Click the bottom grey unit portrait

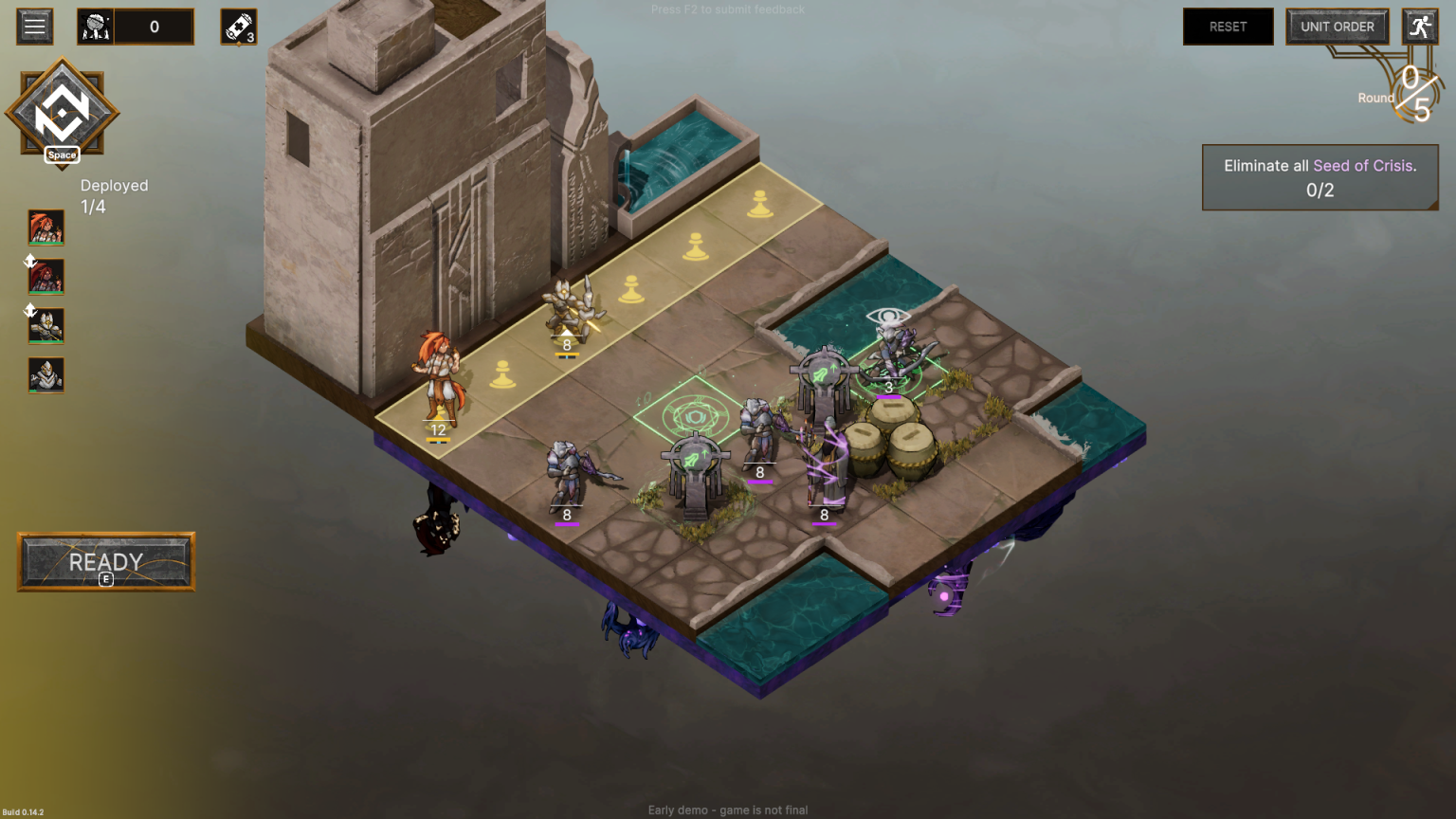pyautogui.click(x=45, y=375)
